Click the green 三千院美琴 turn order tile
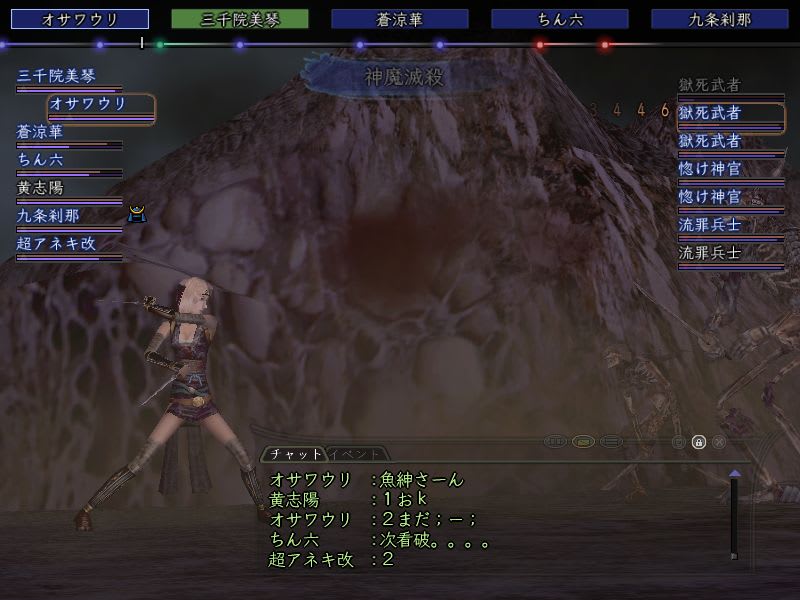The image size is (800, 600). pos(240,19)
